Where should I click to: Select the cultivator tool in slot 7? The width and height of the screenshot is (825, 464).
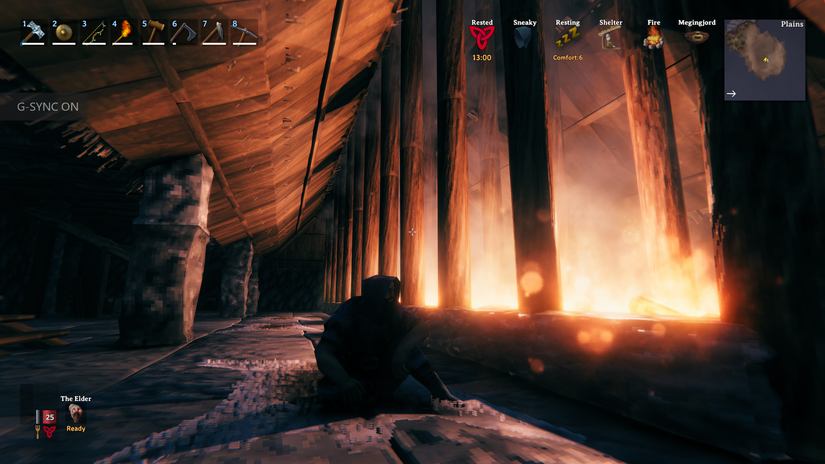tap(214, 33)
